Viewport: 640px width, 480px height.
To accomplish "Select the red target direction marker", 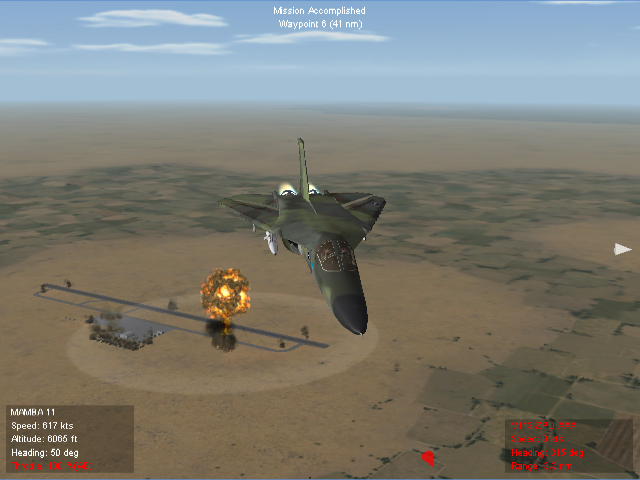I will point(429,459).
